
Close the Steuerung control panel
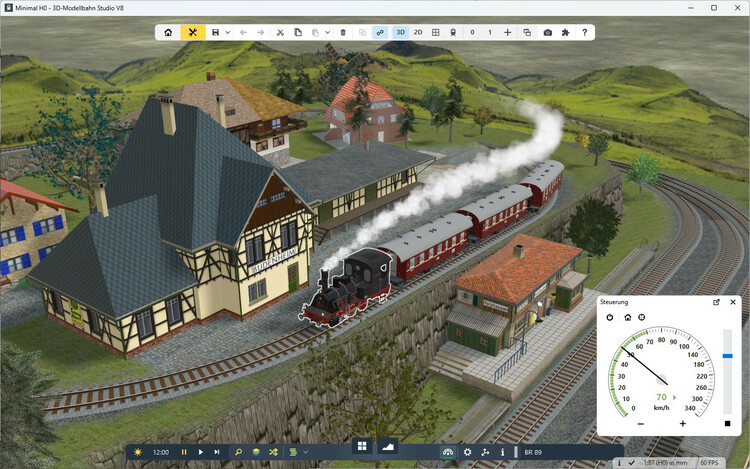click(733, 301)
